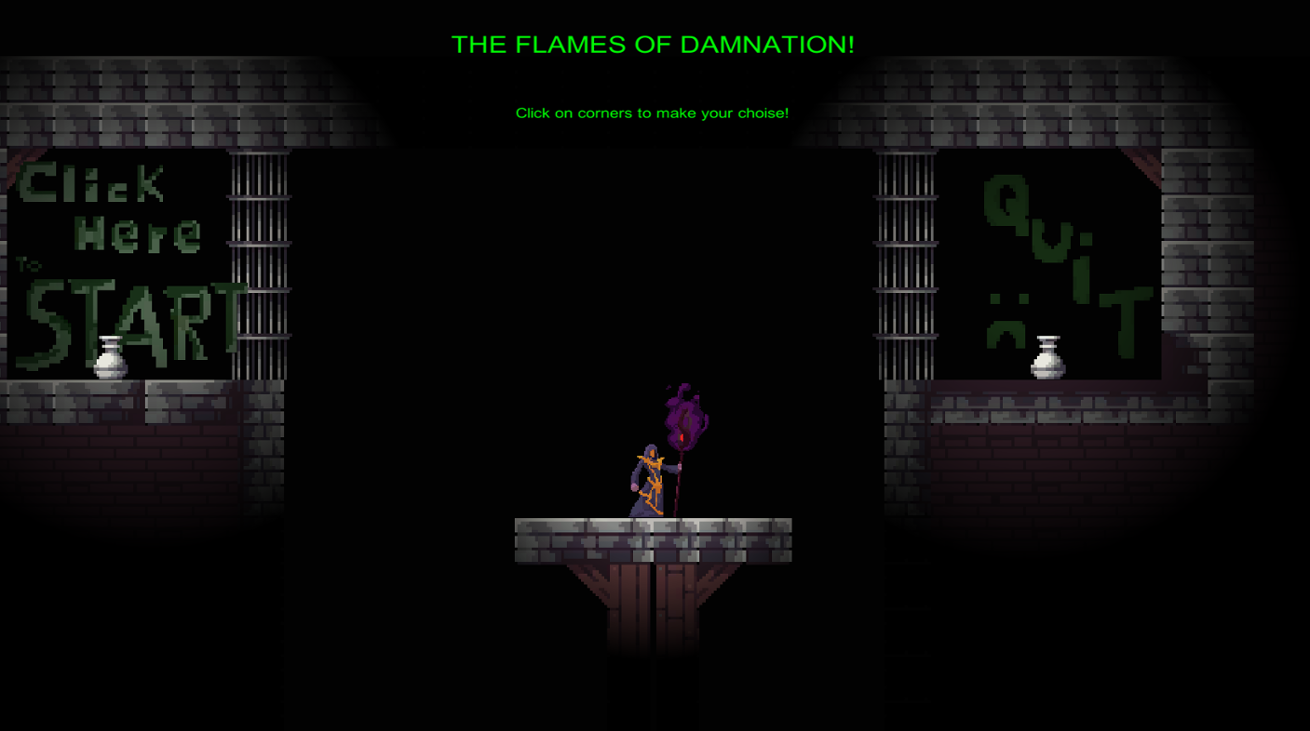Screen dimensions: 1310x731
Task: Click the white vase below the QUIT sign
Action: (x=1047, y=358)
